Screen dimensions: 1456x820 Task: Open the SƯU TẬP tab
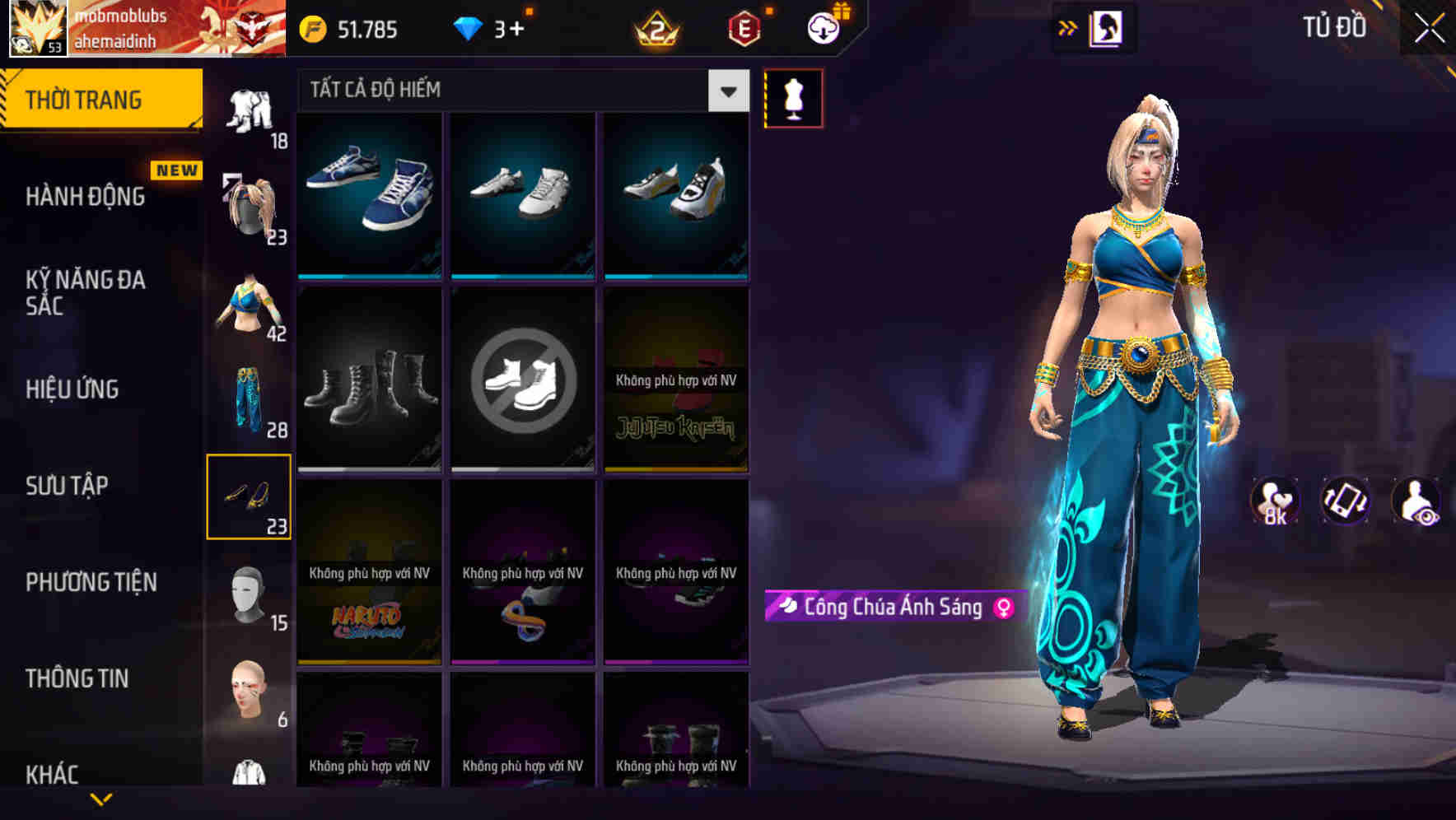pyautogui.click(x=66, y=487)
